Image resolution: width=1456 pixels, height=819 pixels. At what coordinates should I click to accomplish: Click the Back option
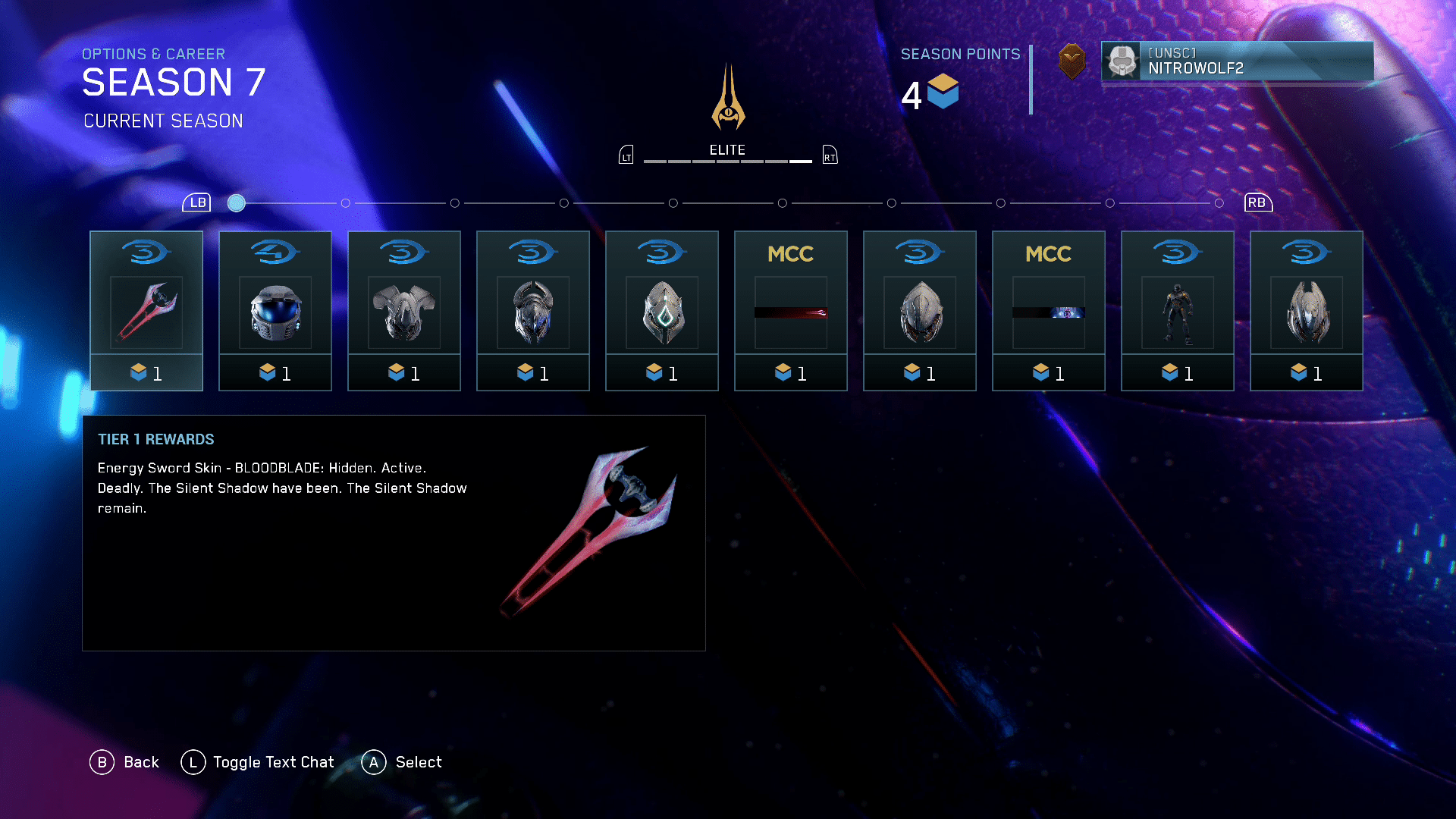point(125,762)
